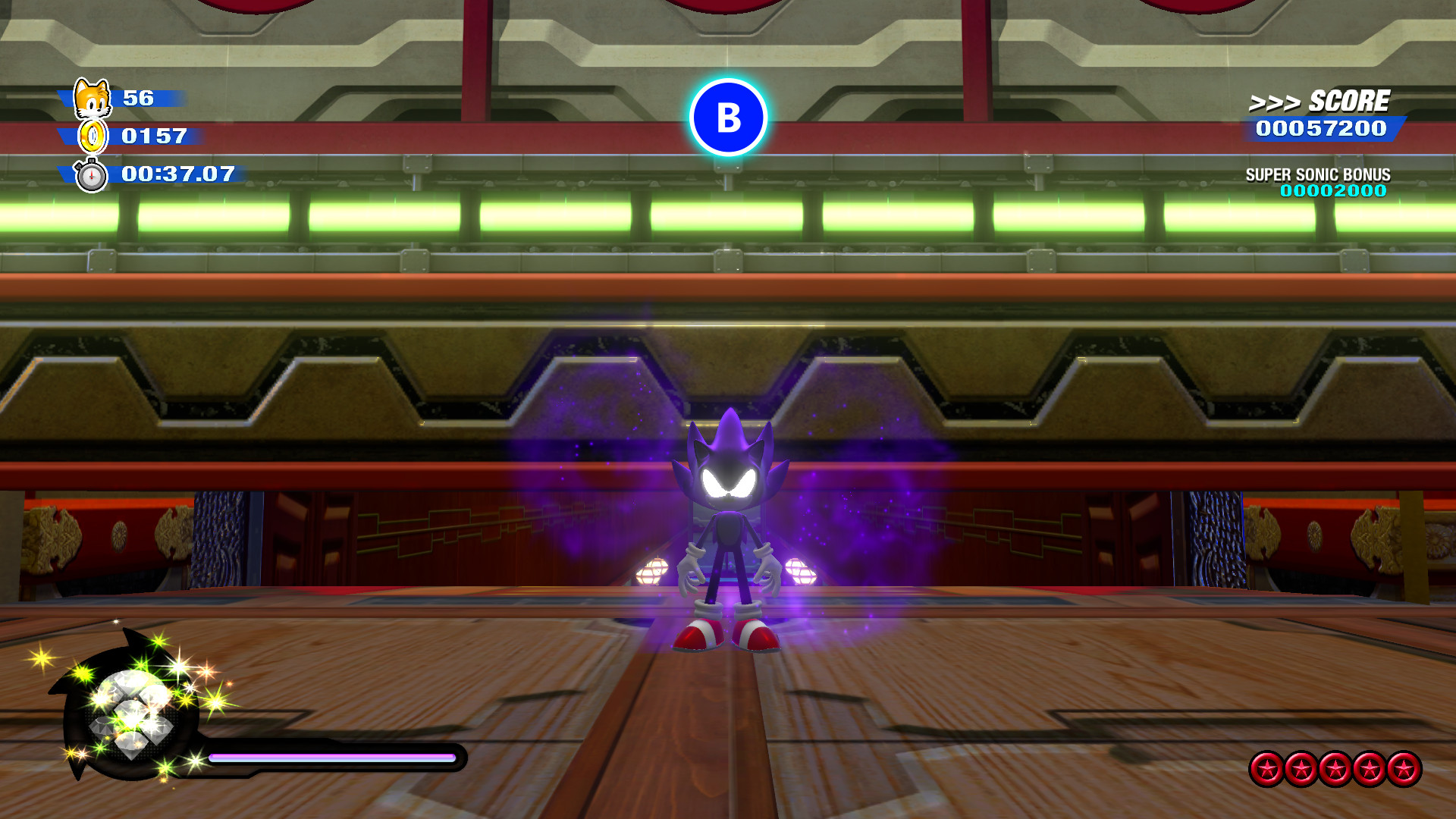Select the golden ring icon

[x=91, y=136]
